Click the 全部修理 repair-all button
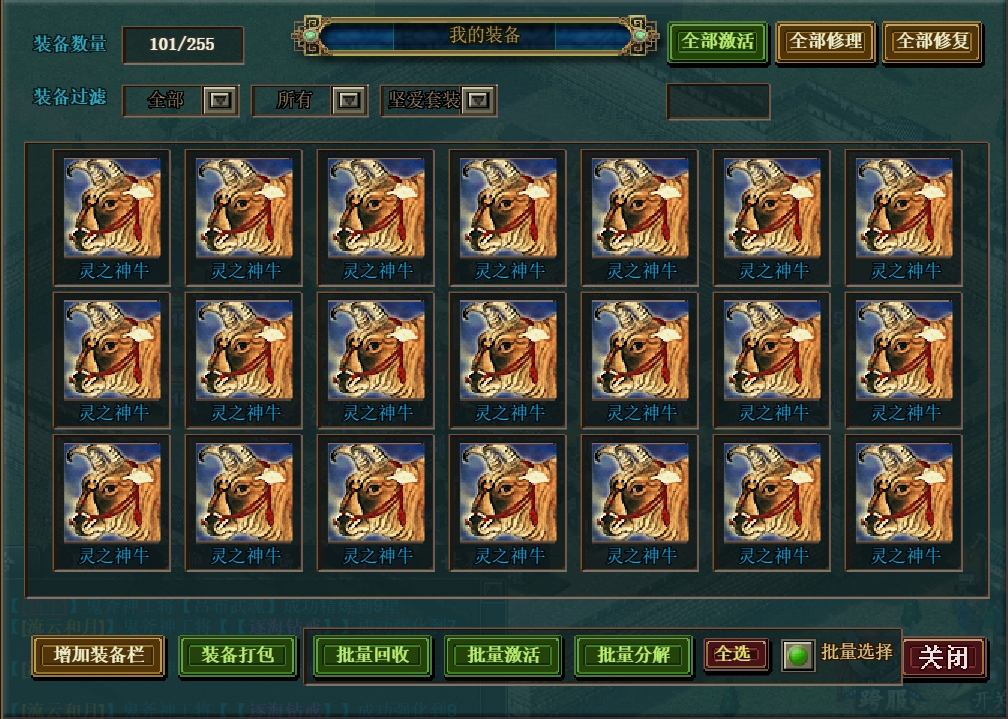Viewport: 1008px width, 719px height. (x=825, y=42)
